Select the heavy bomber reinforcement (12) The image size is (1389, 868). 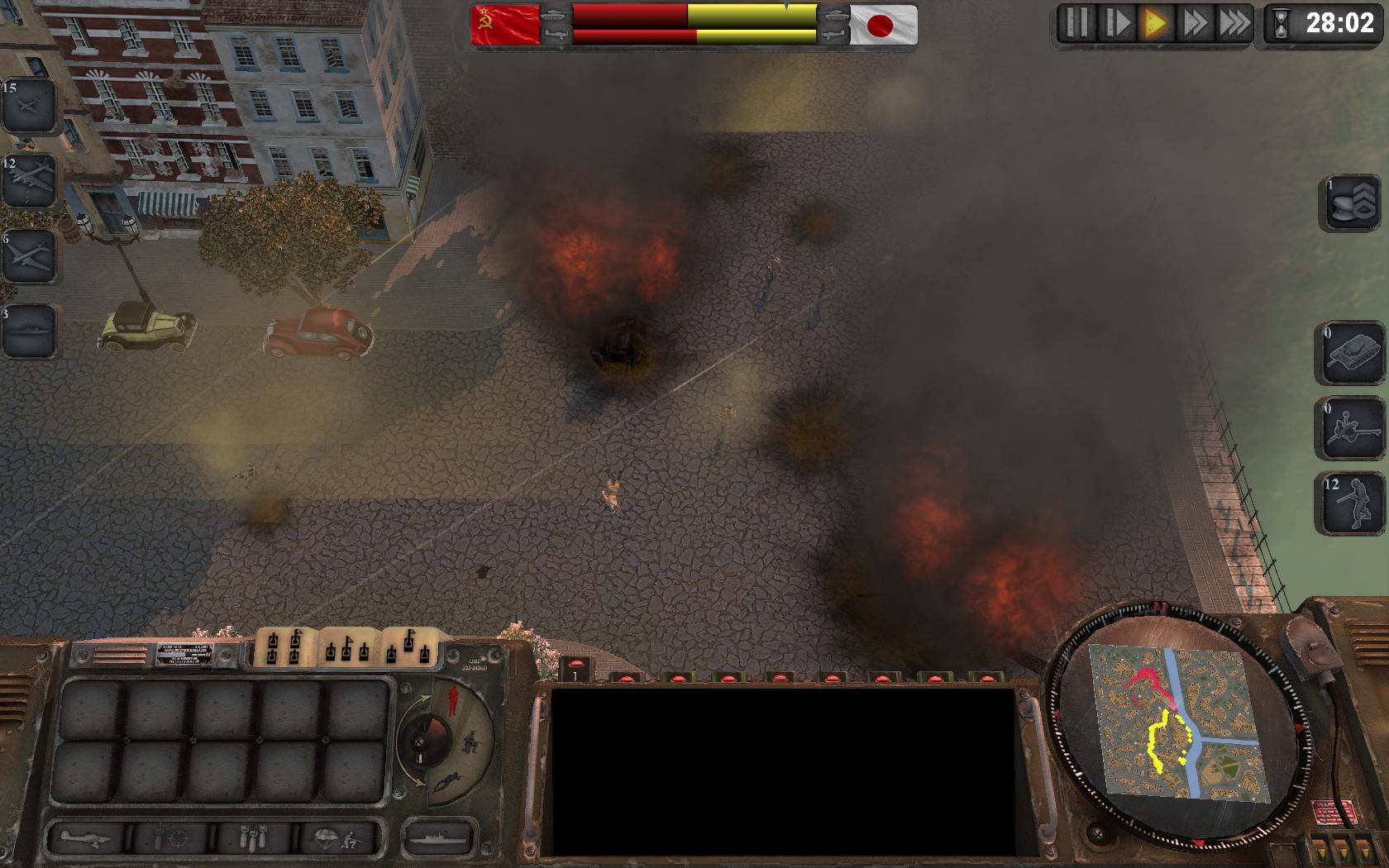[x=29, y=180]
